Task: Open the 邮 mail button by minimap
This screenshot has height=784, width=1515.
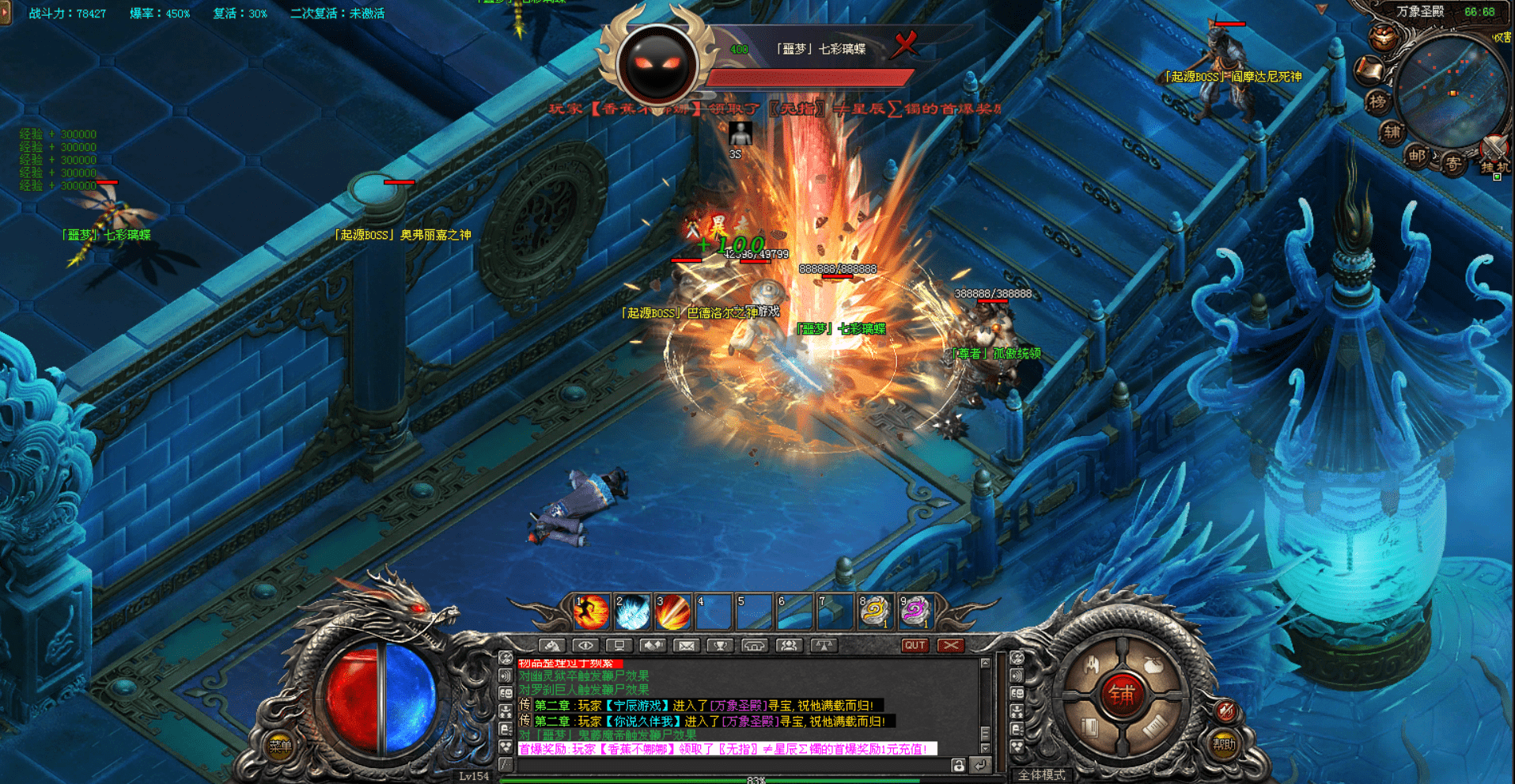Action: click(1417, 156)
